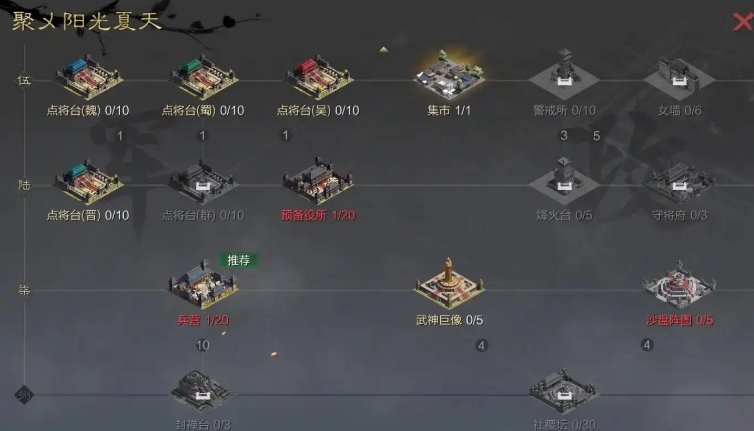
Task: Open the 集市 market building
Action: tap(449, 74)
